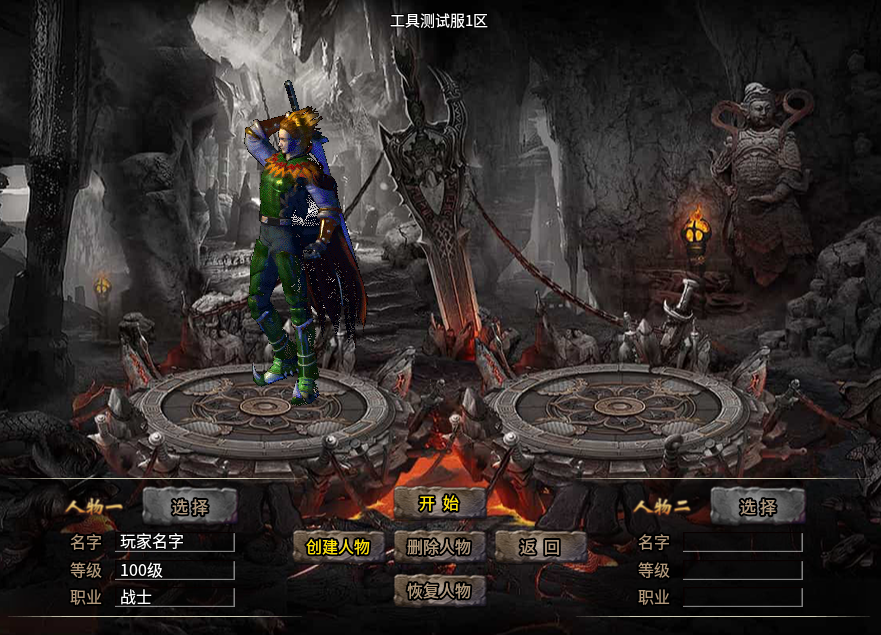Click the 选择 button for 人物二
This screenshot has height=635, width=881.
click(758, 507)
